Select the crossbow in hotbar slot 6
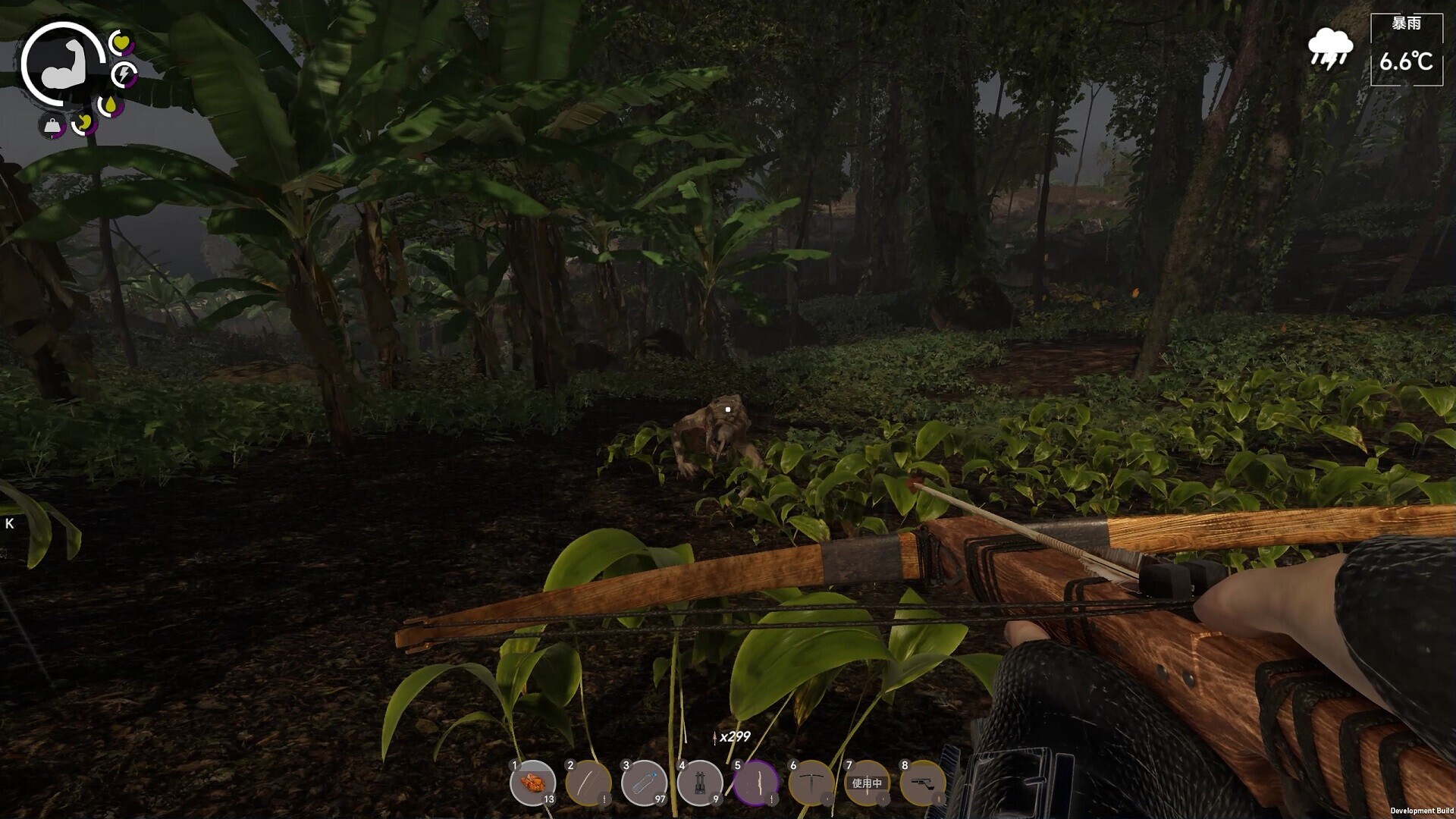 tap(811, 782)
